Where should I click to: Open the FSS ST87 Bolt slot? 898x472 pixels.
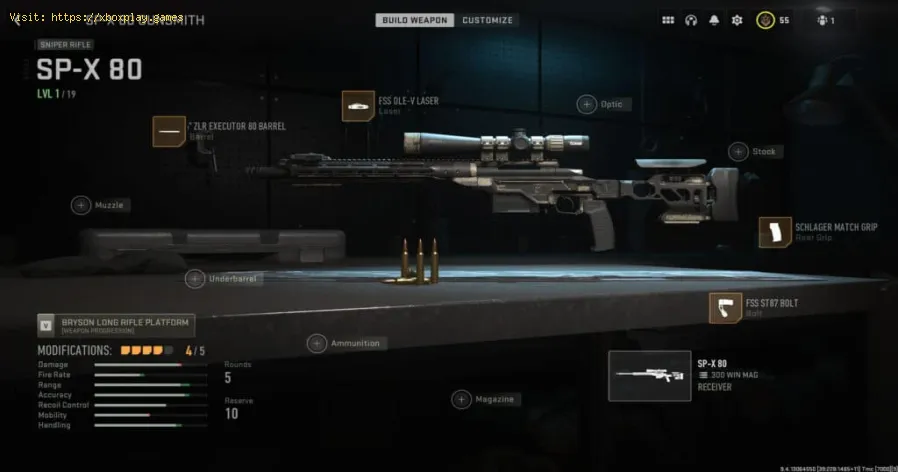[725, 307]
